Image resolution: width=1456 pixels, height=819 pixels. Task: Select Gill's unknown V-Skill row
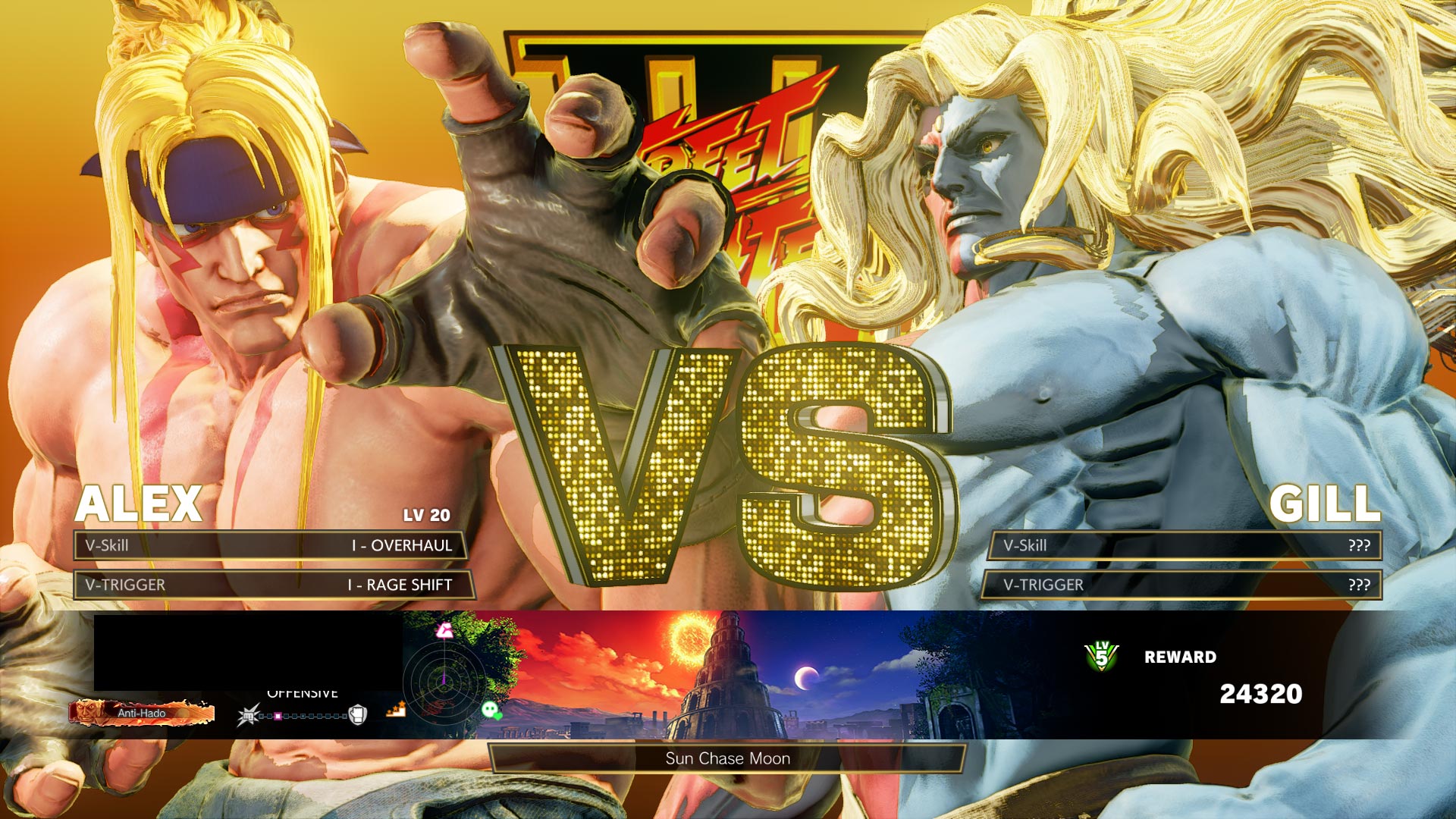(1185, 545)
